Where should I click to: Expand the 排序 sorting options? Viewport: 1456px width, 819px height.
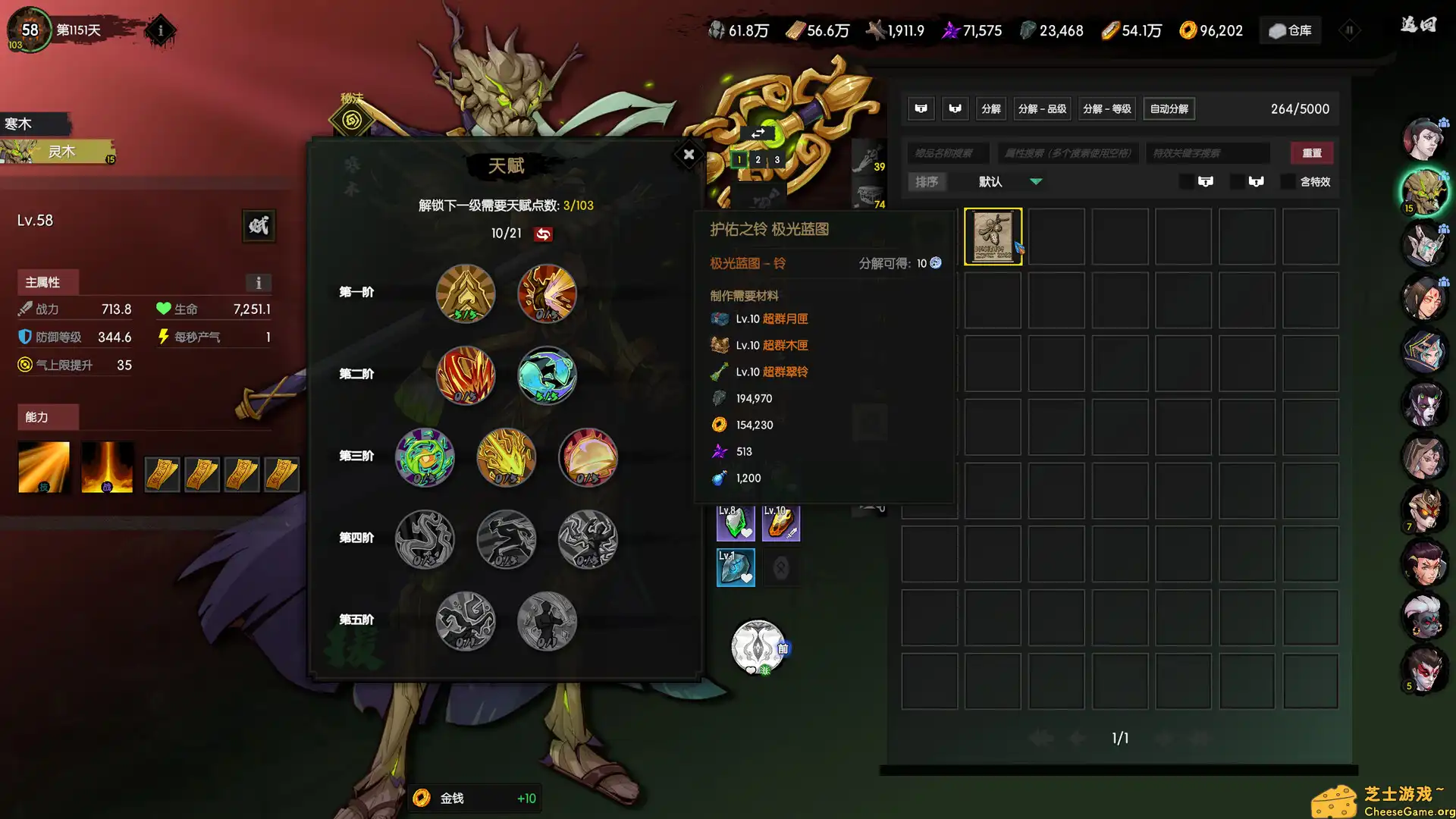point(927,181)
